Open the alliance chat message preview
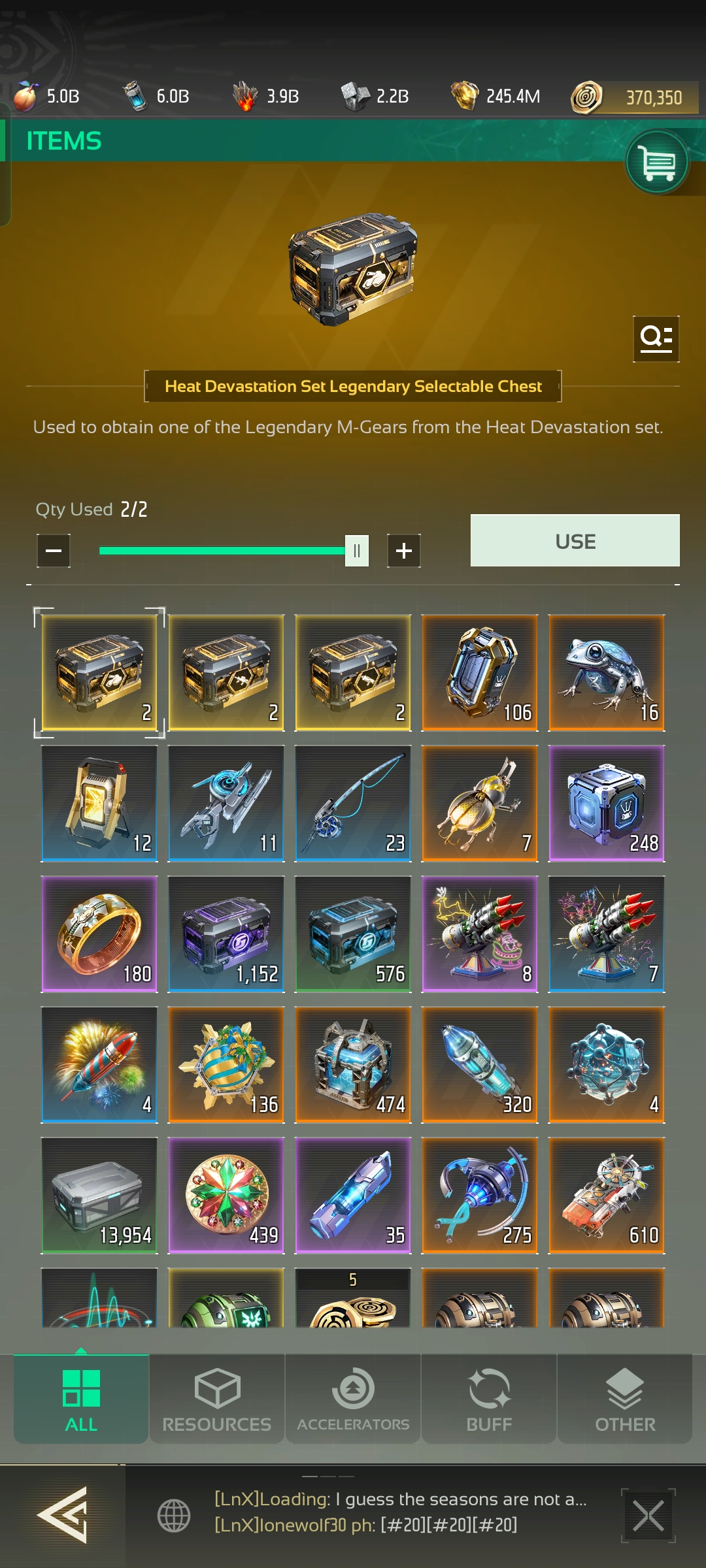This screenshot has height=1568, width=706. (400, 1512)
